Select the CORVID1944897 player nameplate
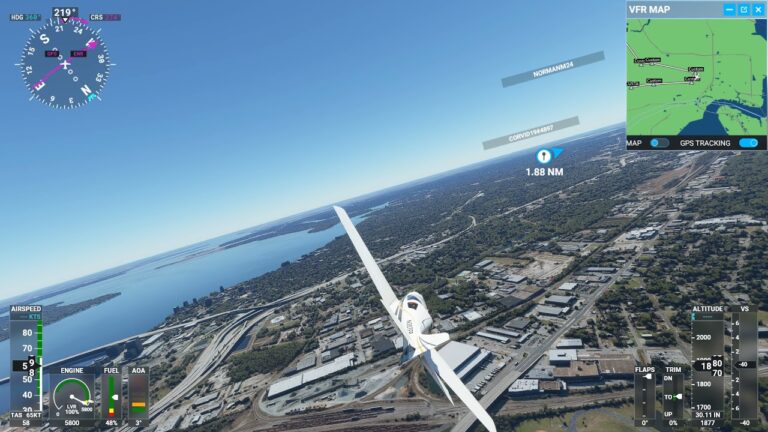768x432 pixels. 530,133
